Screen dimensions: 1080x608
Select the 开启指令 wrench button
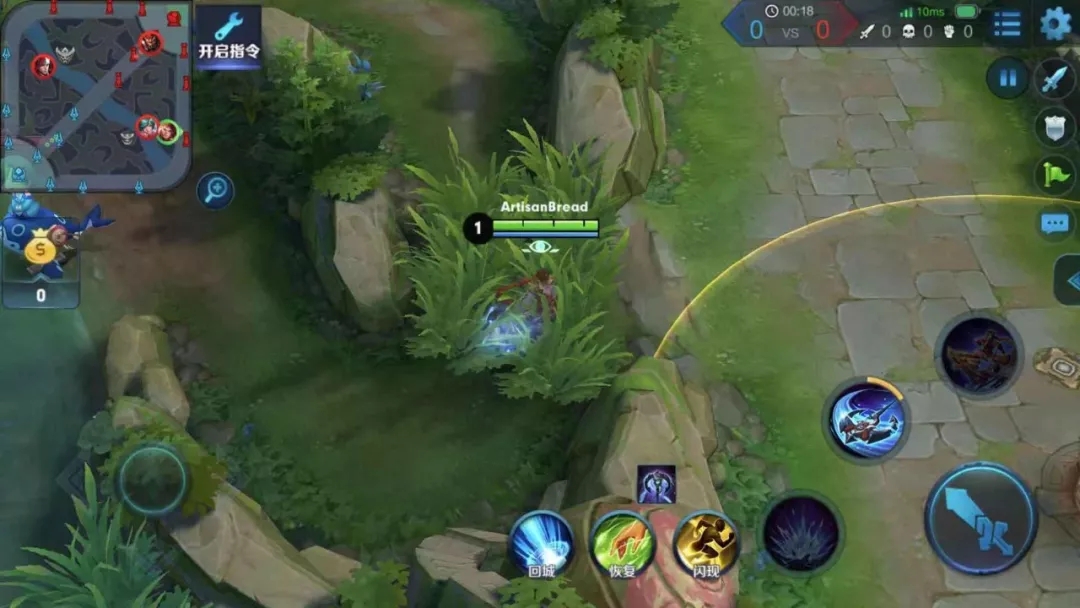pos(229,38)
